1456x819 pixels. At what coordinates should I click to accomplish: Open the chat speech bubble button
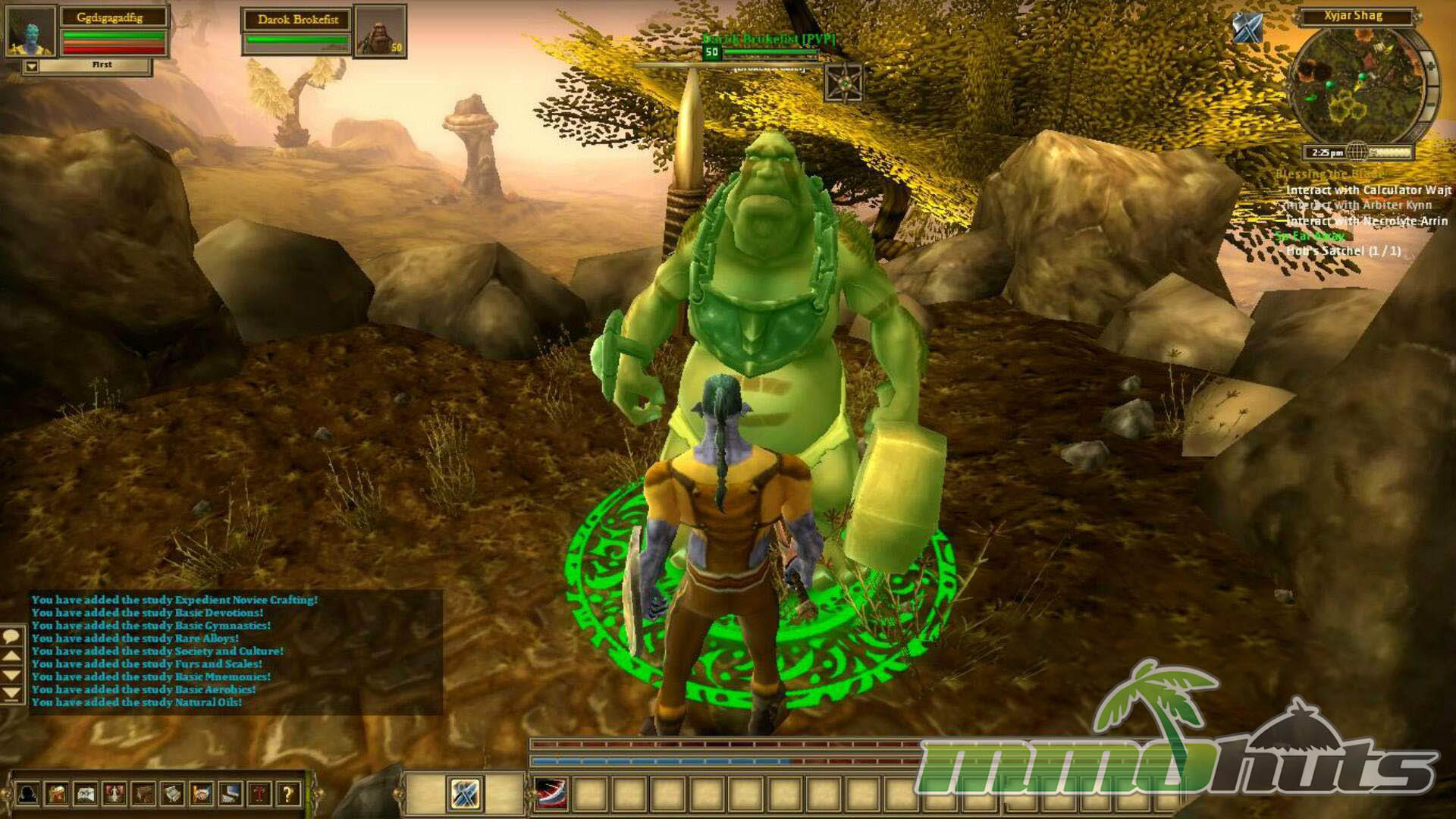(11, 635)
